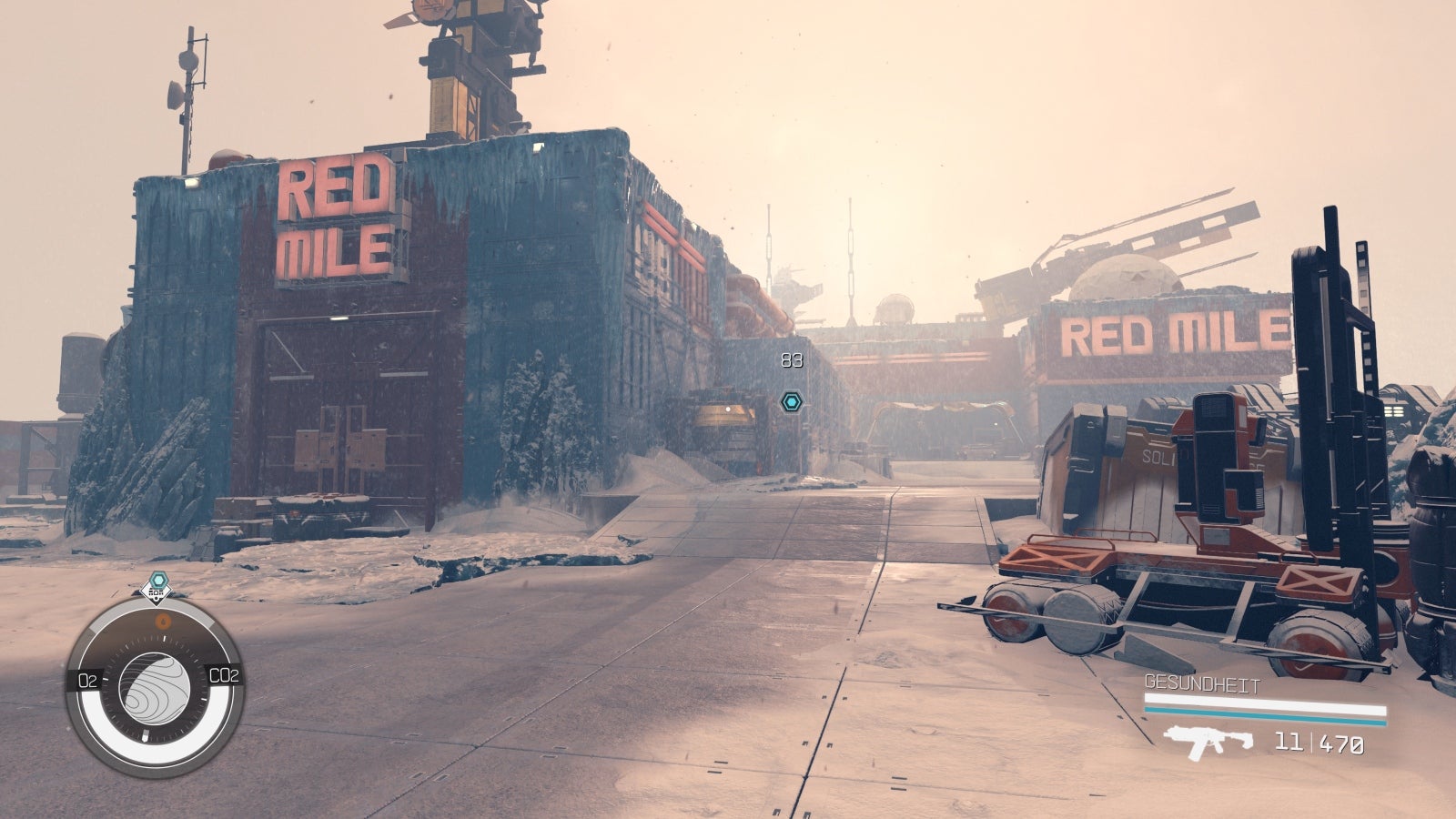
Task: Click the equipped rifle weapon icon
Action: coord(1208,743)
